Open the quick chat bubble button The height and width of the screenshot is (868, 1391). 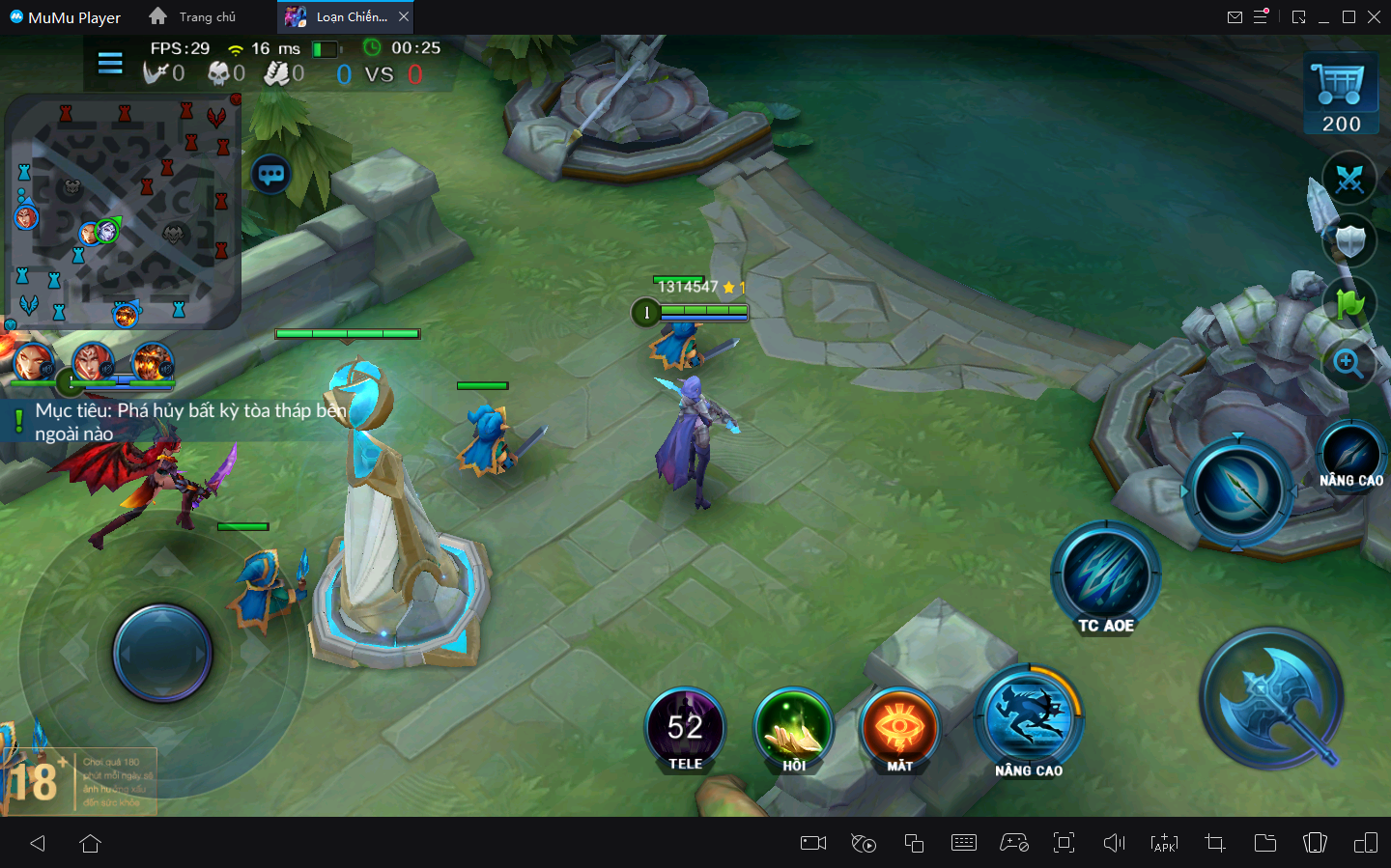tap(271, 175)
